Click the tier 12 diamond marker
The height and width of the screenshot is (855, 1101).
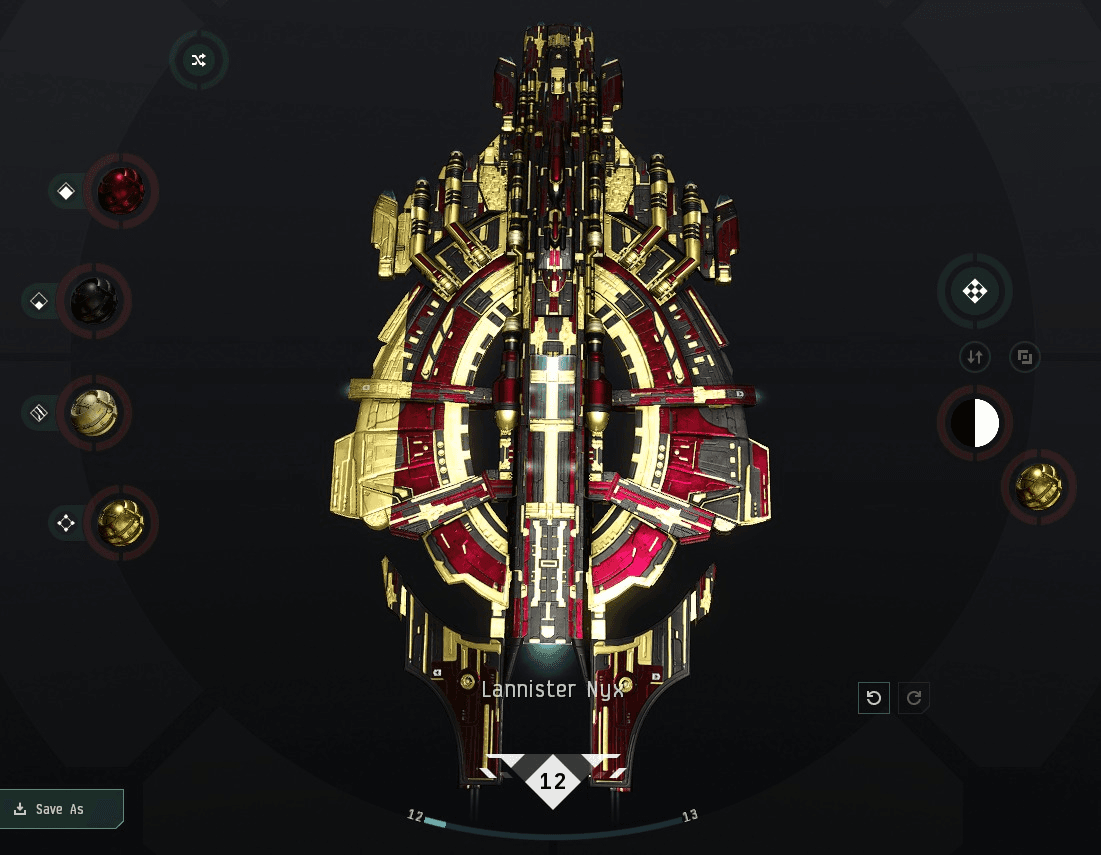pos(553,781)
